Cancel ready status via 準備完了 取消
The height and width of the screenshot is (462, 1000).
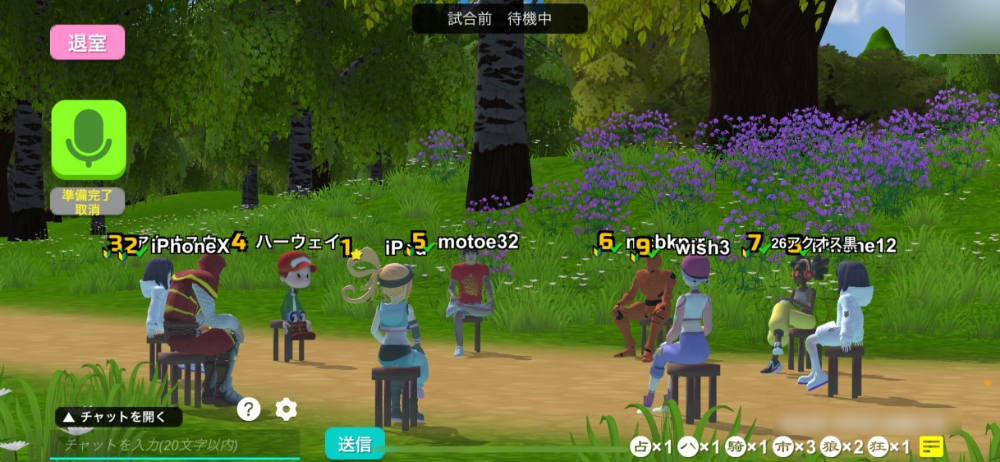point(88,201)
